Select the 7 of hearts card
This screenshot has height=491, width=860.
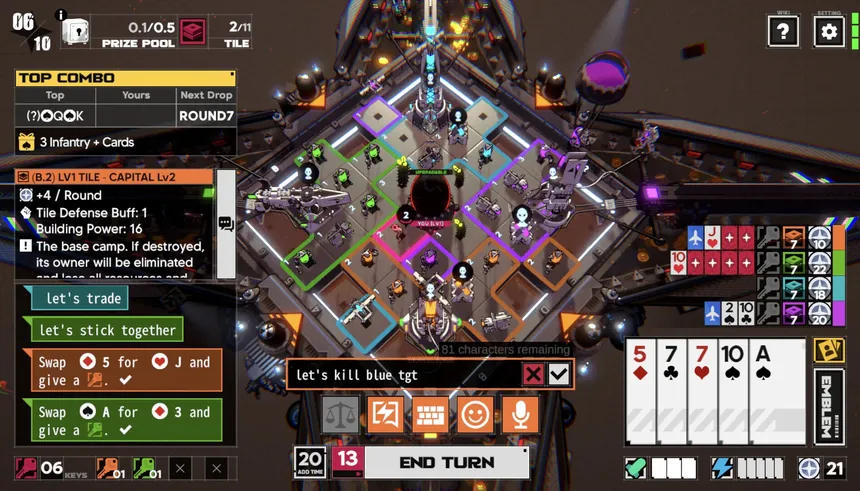(701, 392)
